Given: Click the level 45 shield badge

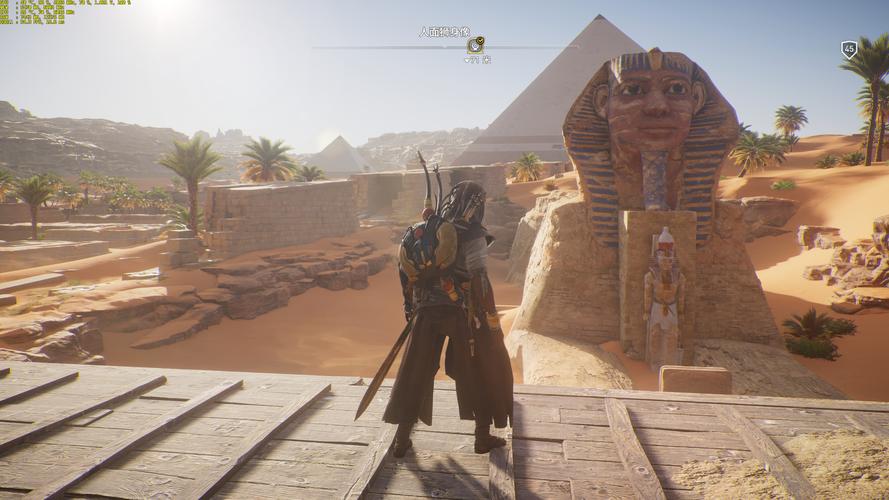Looking at the screenshot, I should [x=849, y=49].
